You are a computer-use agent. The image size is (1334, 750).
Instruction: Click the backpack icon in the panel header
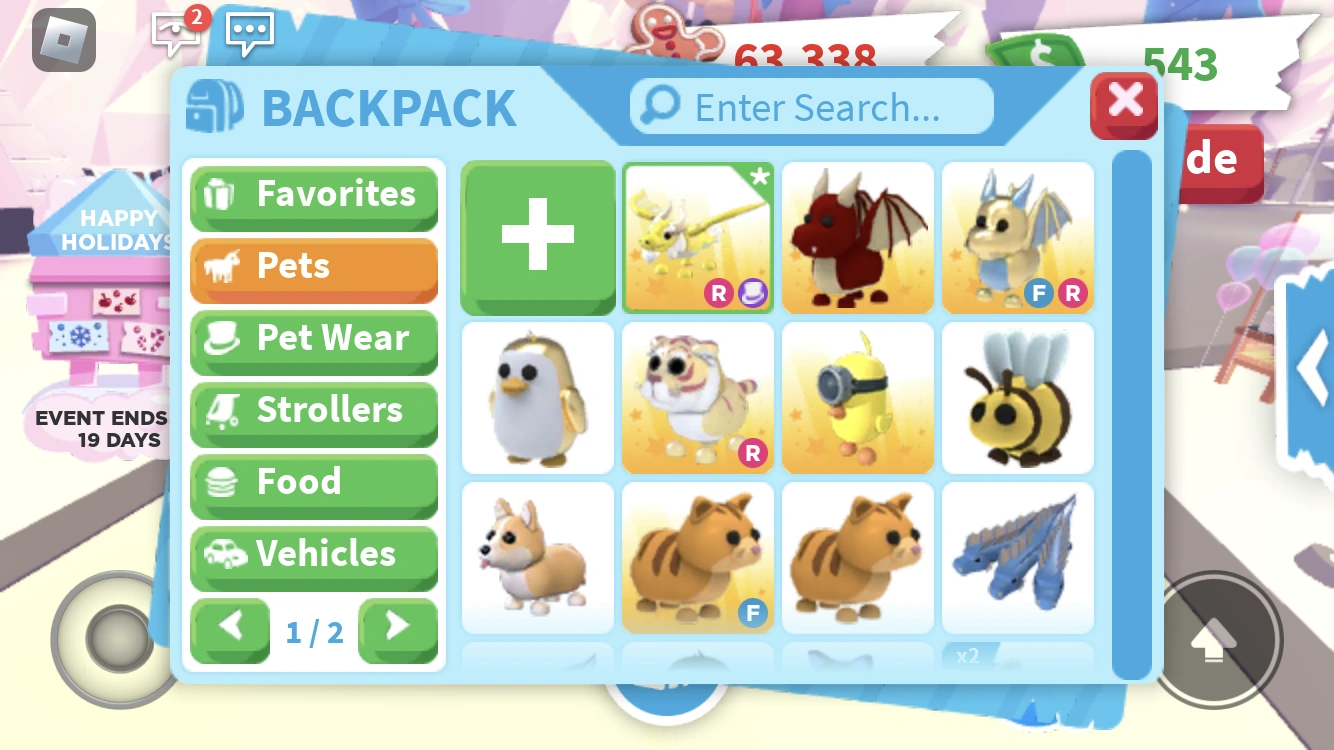point(213,105)
